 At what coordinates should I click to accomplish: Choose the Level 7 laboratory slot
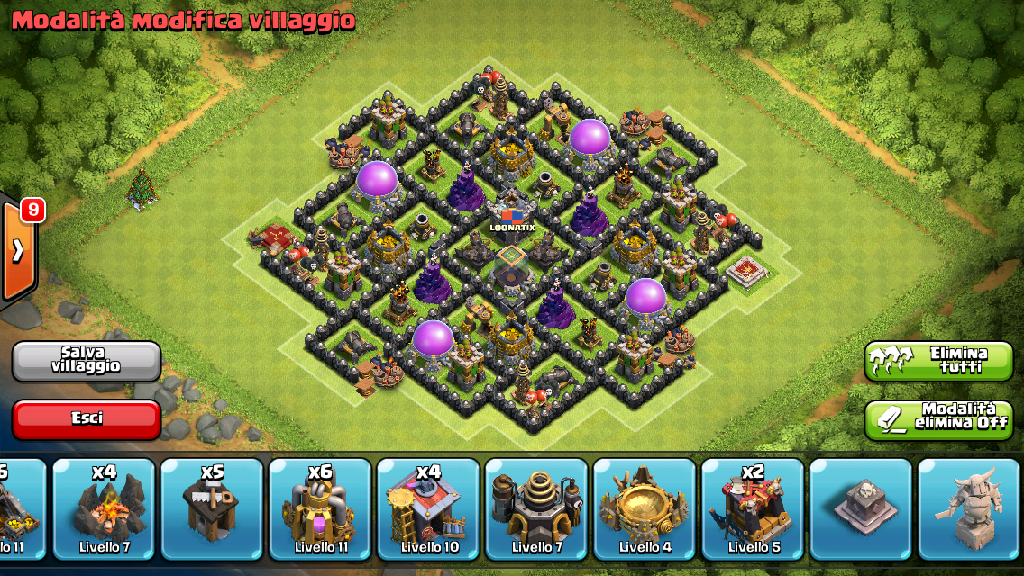(536, 509)
